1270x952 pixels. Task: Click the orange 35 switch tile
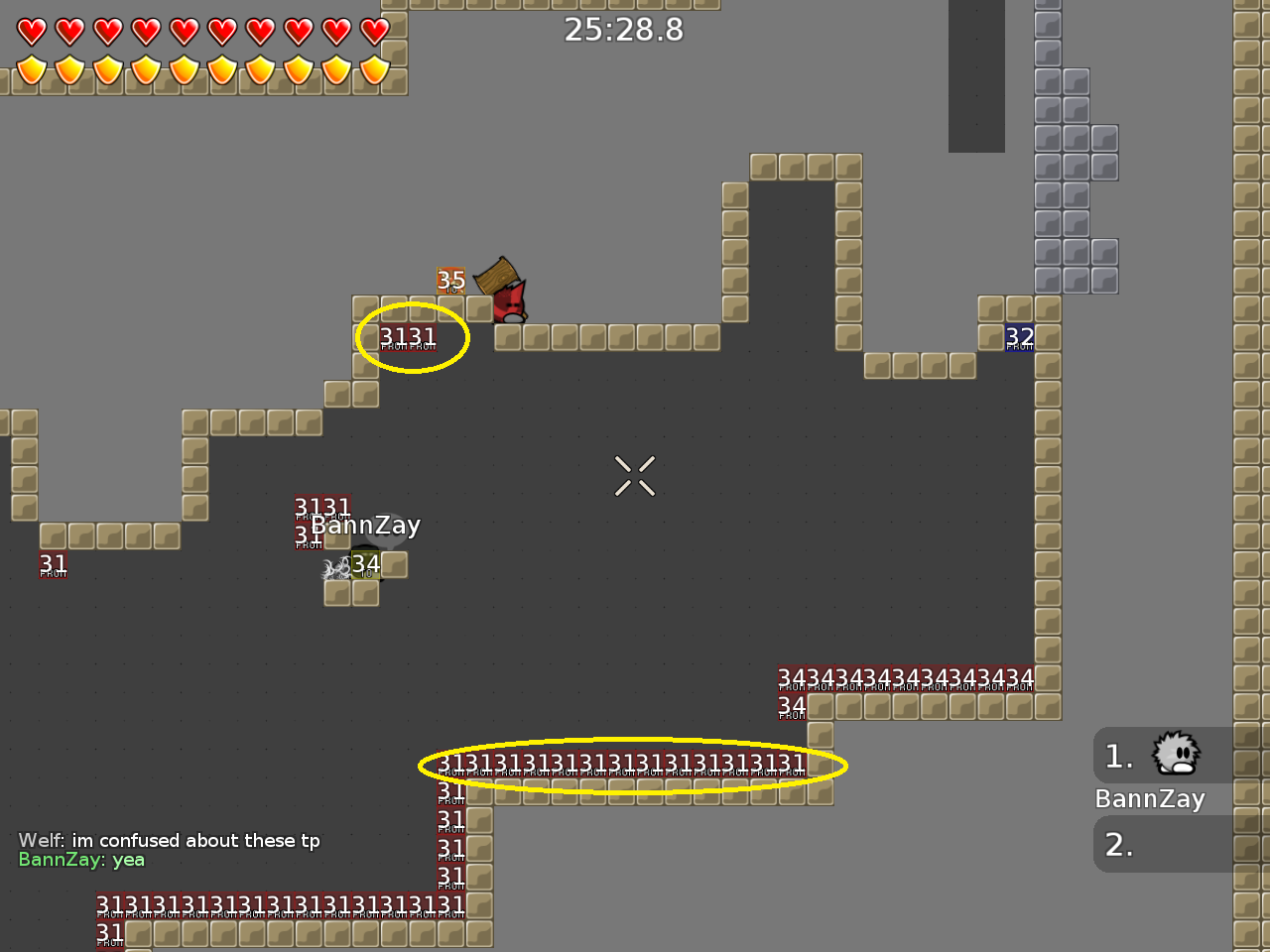pos(449,281)
